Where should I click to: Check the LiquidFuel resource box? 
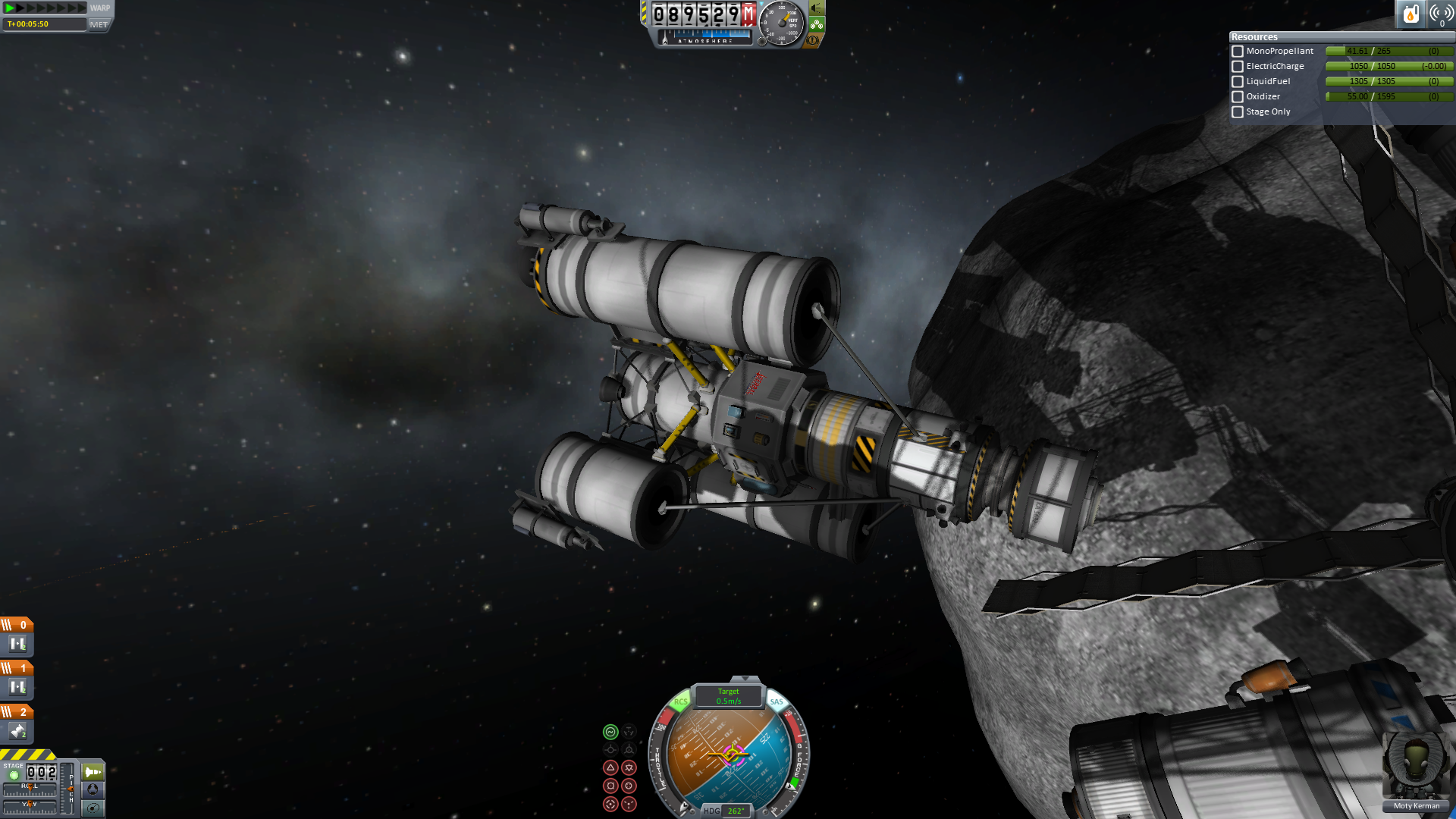coord(1238,82)
